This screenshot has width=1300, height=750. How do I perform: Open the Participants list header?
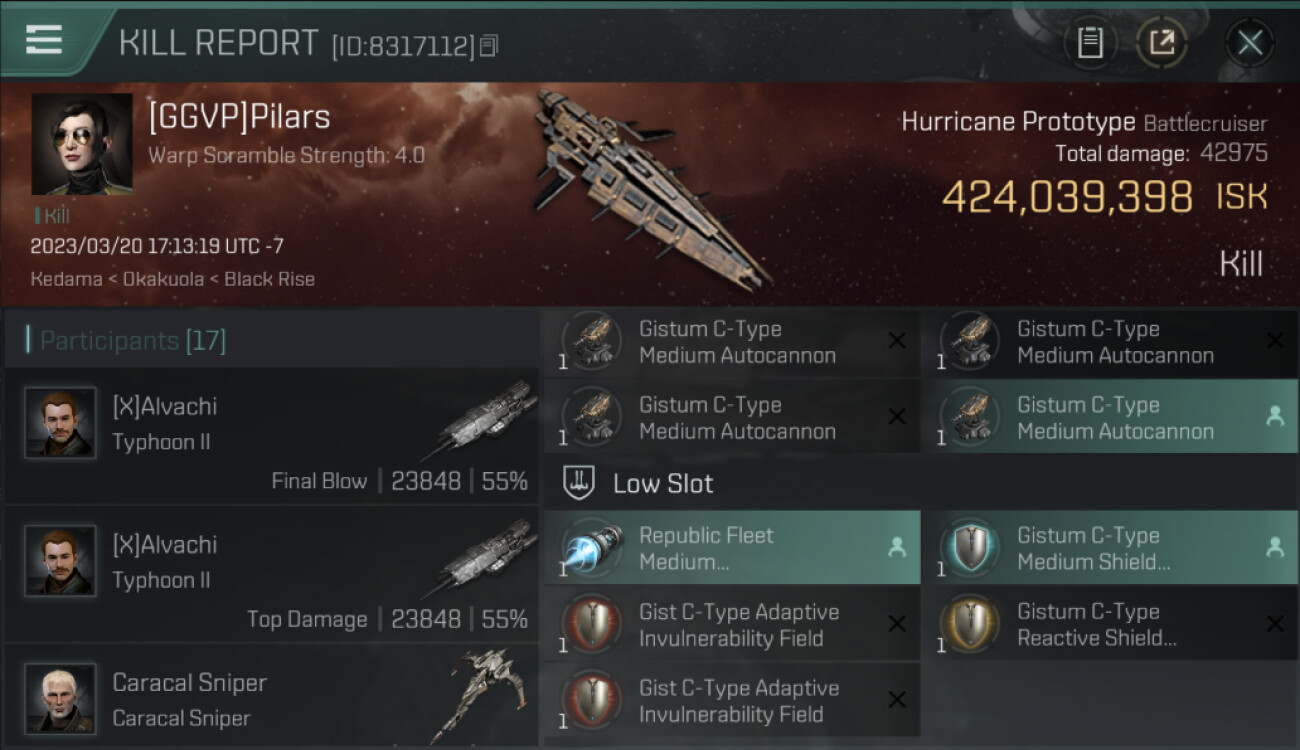point(133,341)
